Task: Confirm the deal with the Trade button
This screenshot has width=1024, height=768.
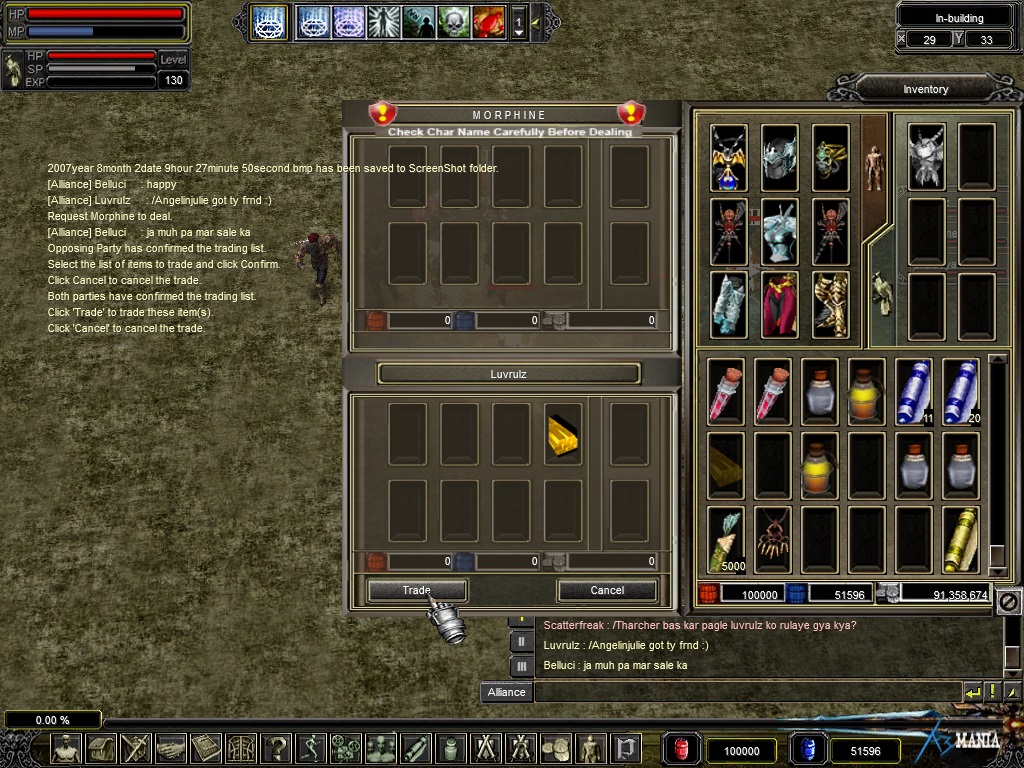Action: 416,591
